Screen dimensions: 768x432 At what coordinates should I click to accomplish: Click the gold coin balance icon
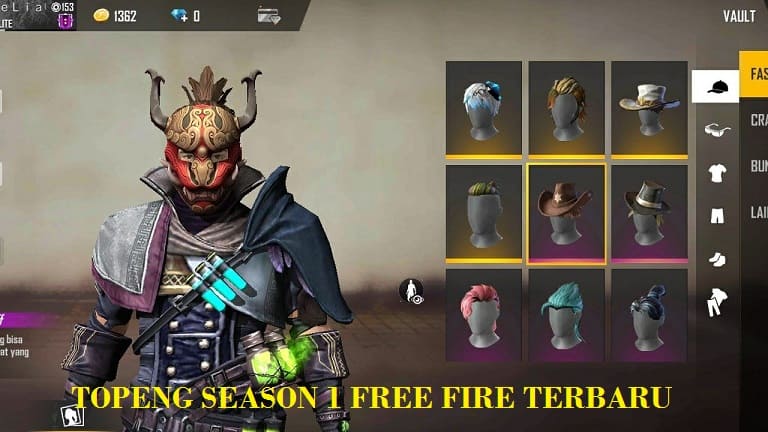click(x=101, y=16)
